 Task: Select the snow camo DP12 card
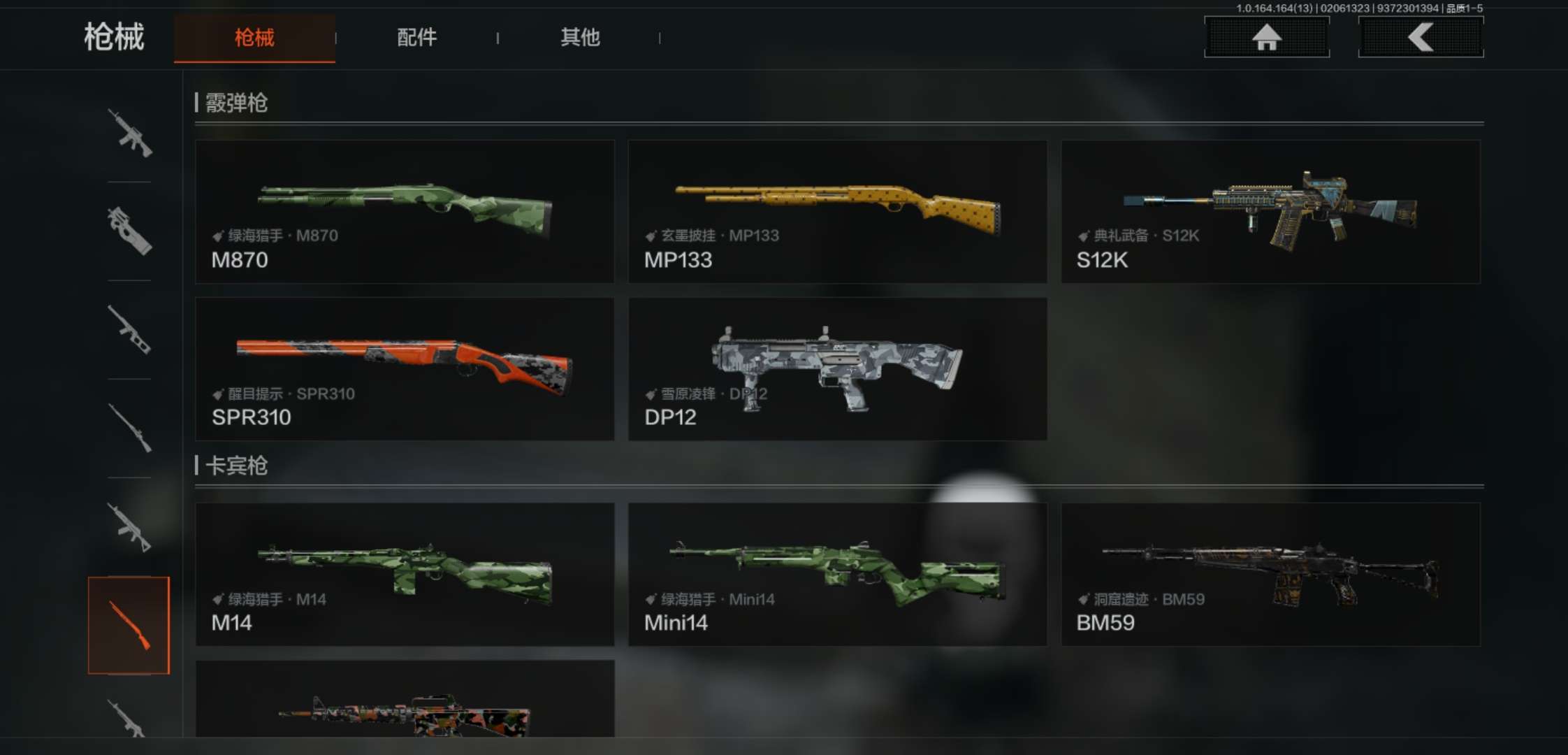837,369
